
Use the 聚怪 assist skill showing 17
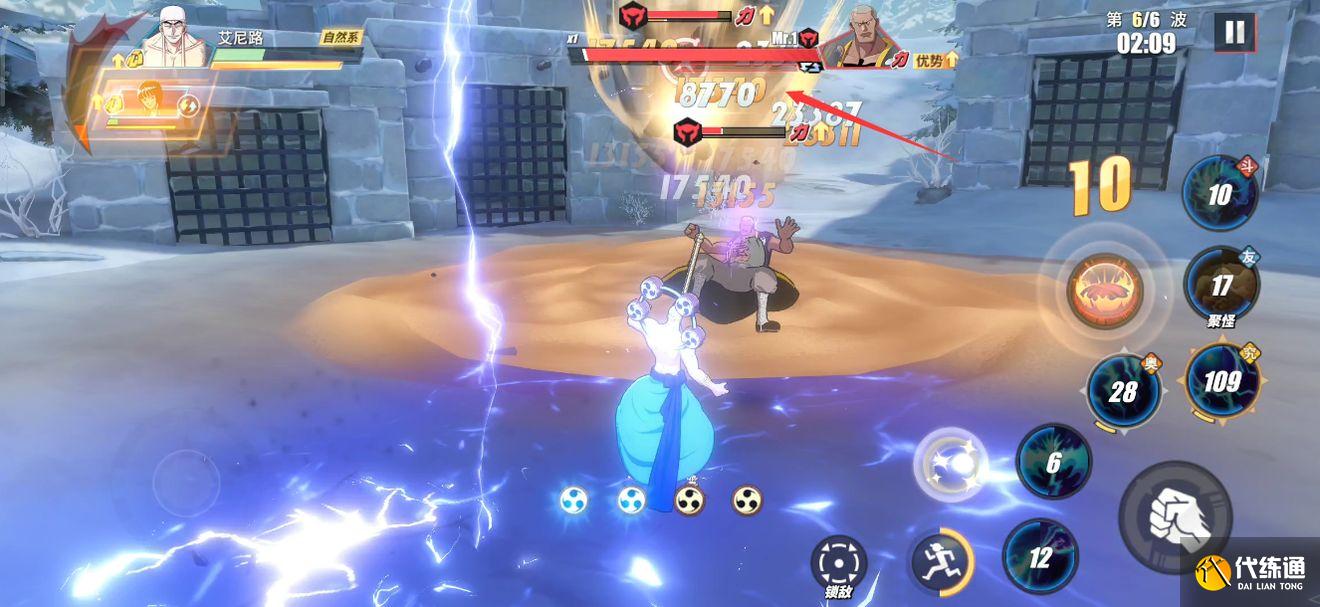coord(1221,285)
